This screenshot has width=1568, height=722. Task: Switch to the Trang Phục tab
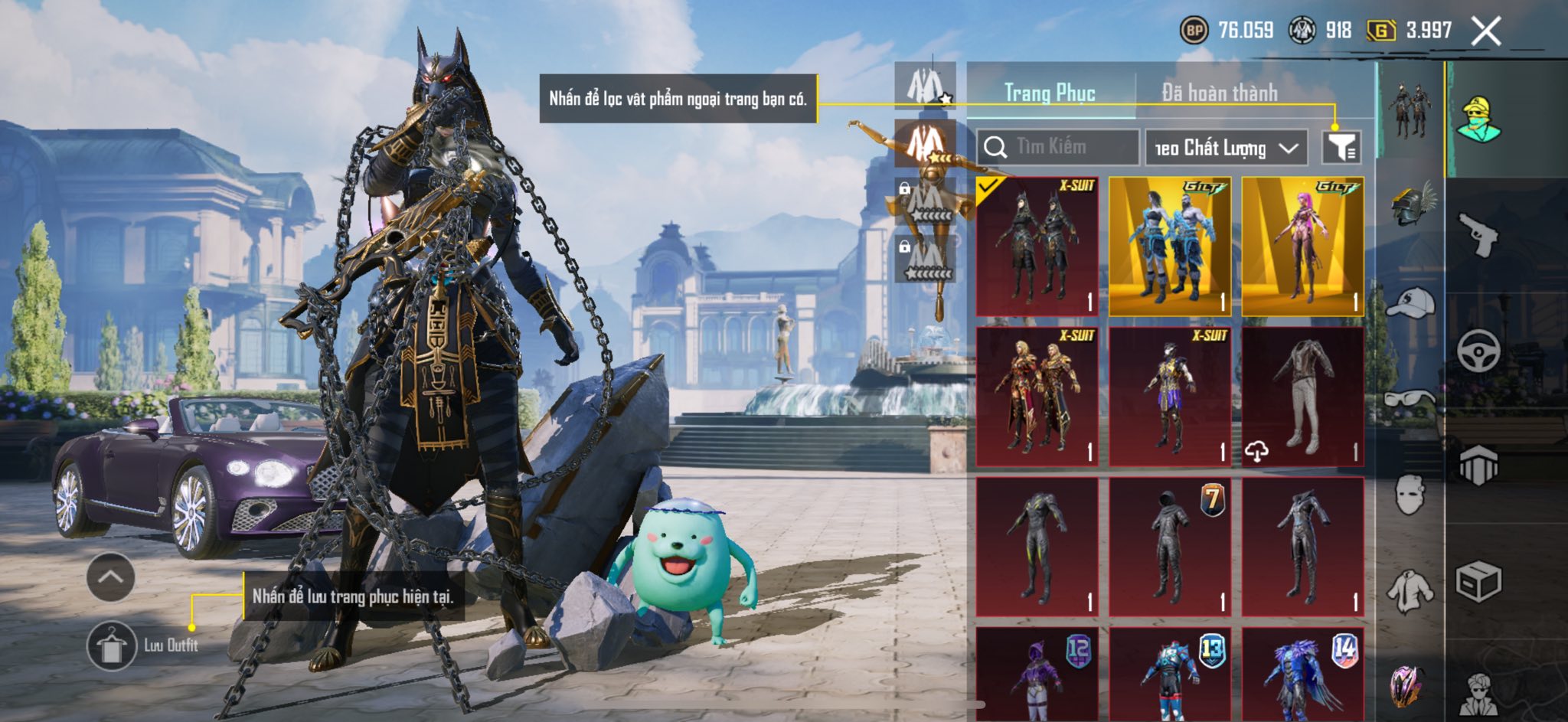coord(1050,93)
